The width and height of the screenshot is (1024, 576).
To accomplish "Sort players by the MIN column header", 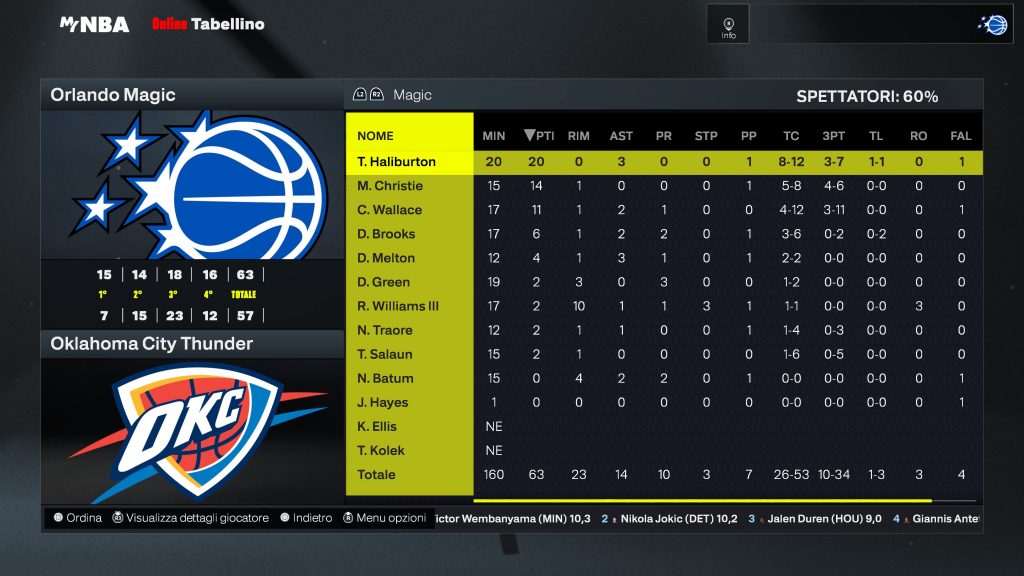I will tap(494, 136).
